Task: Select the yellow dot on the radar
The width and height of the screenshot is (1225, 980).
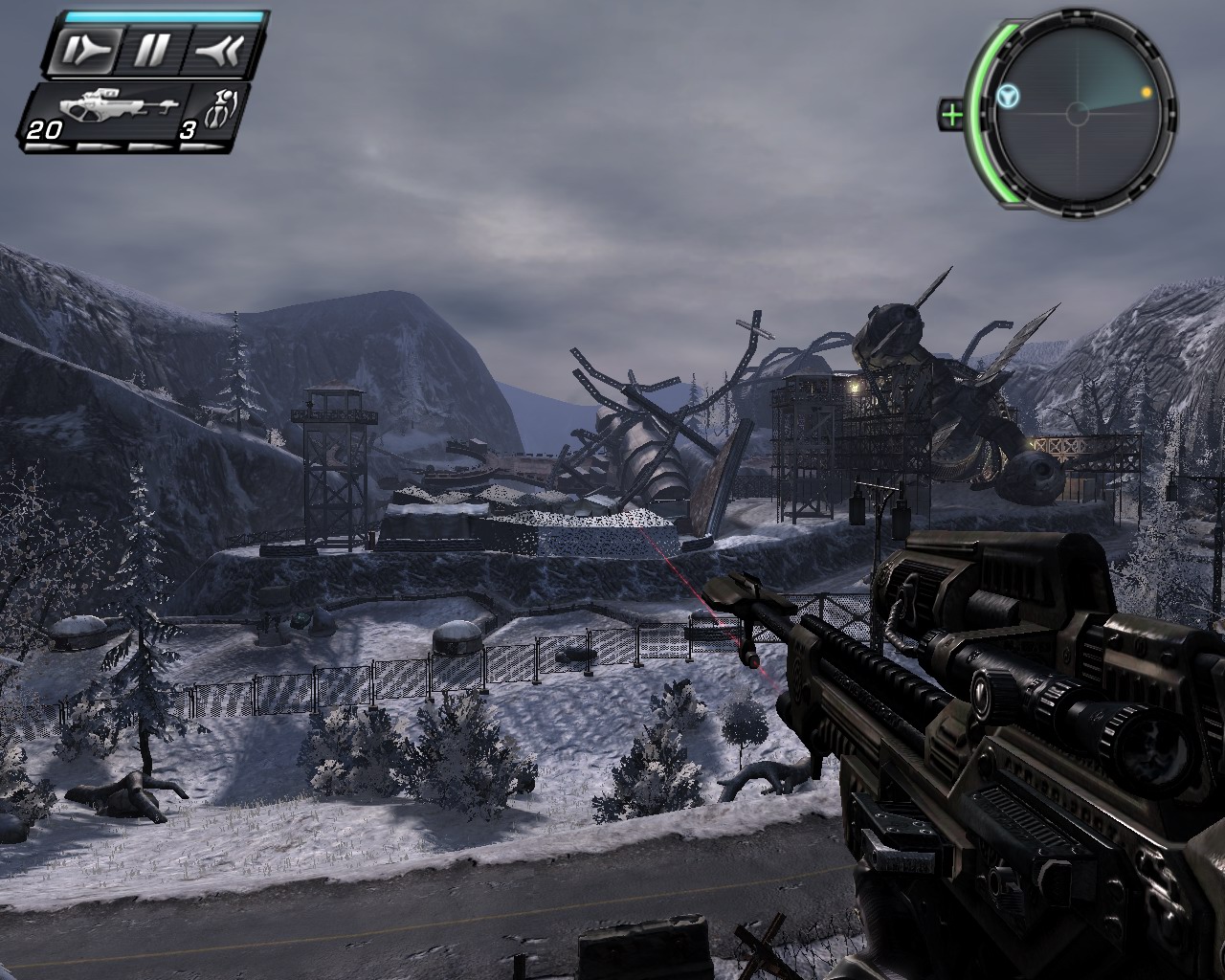Action: (x=1146, y=93)
